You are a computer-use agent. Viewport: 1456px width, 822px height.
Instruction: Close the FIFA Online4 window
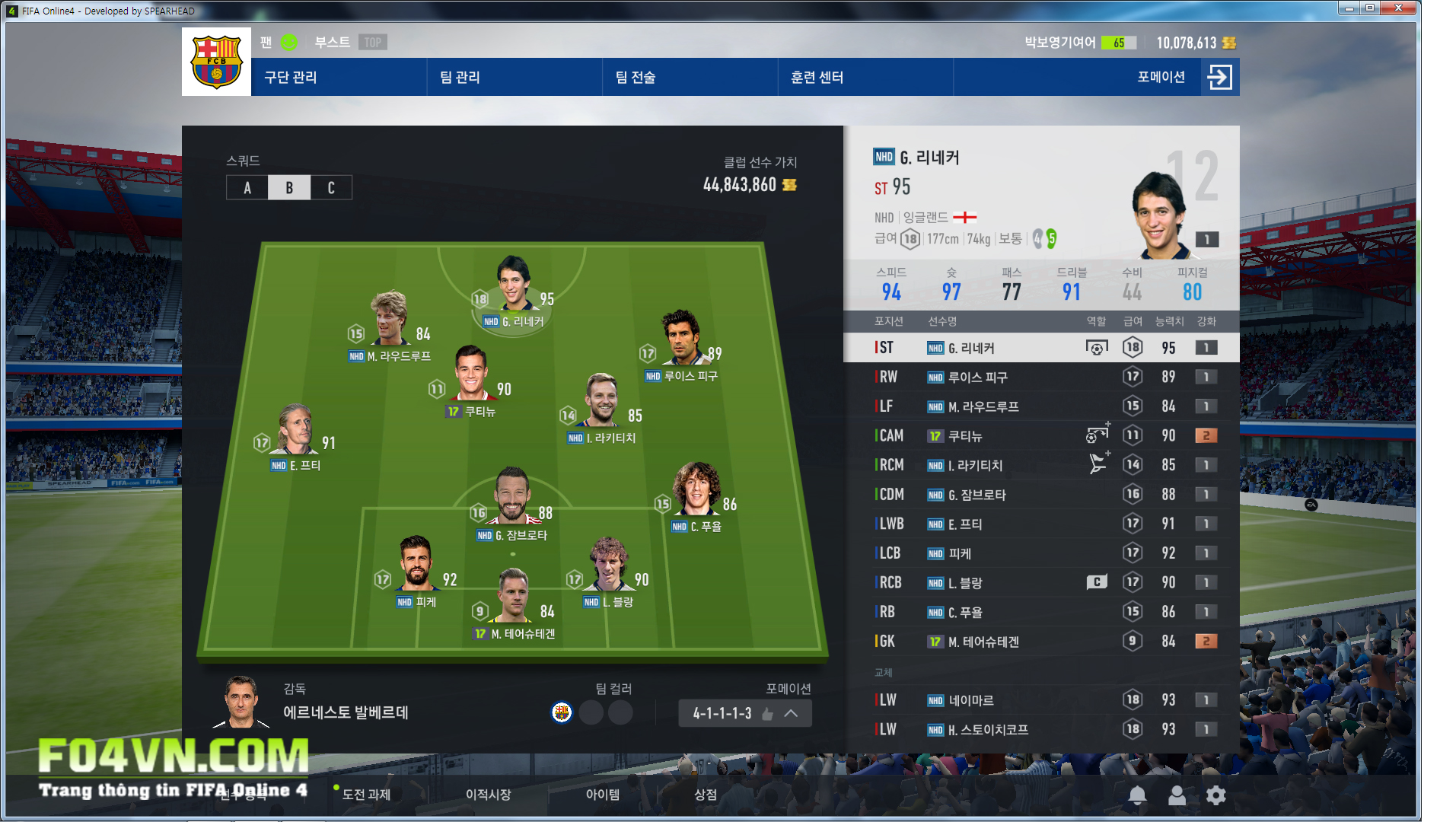pyautogui.click(x=1398, y=8)
